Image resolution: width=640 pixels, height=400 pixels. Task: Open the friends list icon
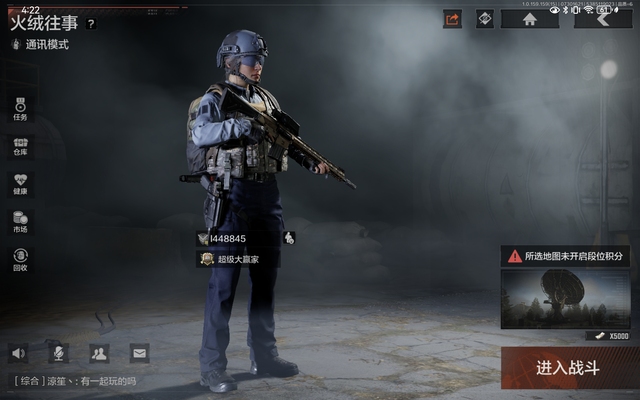(x=98, y=352)
